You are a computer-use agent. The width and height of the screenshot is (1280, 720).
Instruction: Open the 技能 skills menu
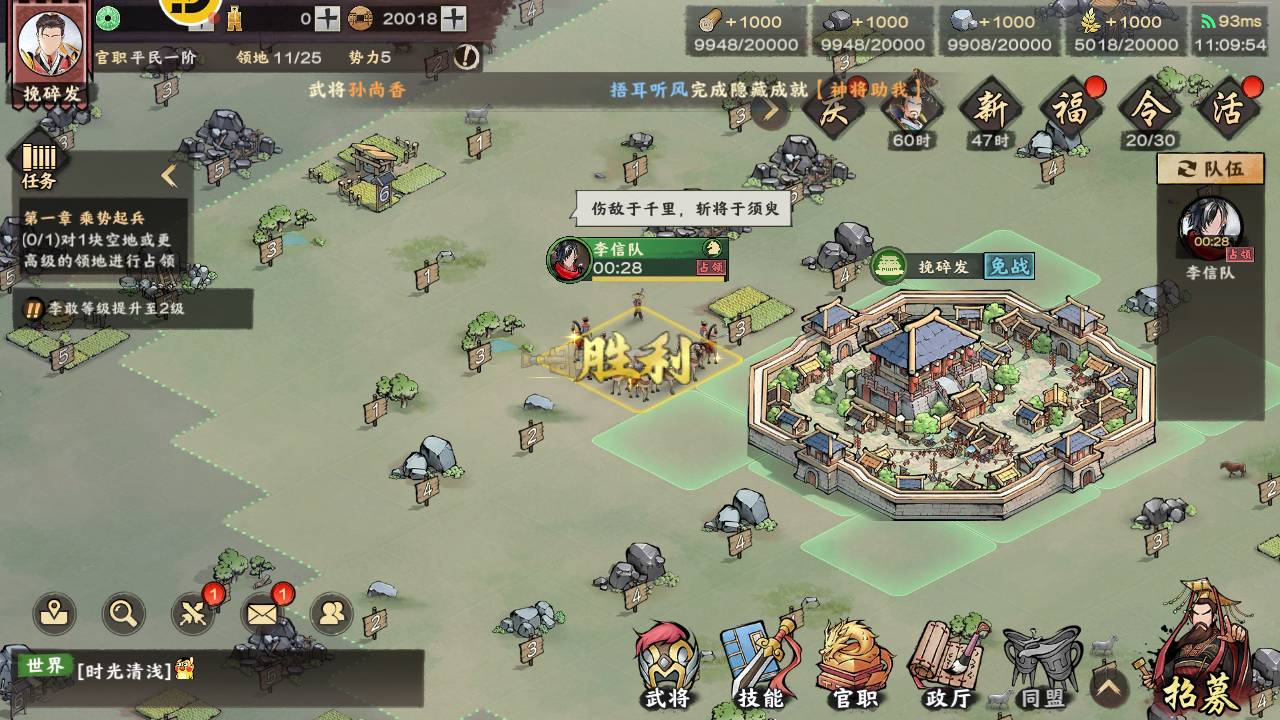click(761, 665)
